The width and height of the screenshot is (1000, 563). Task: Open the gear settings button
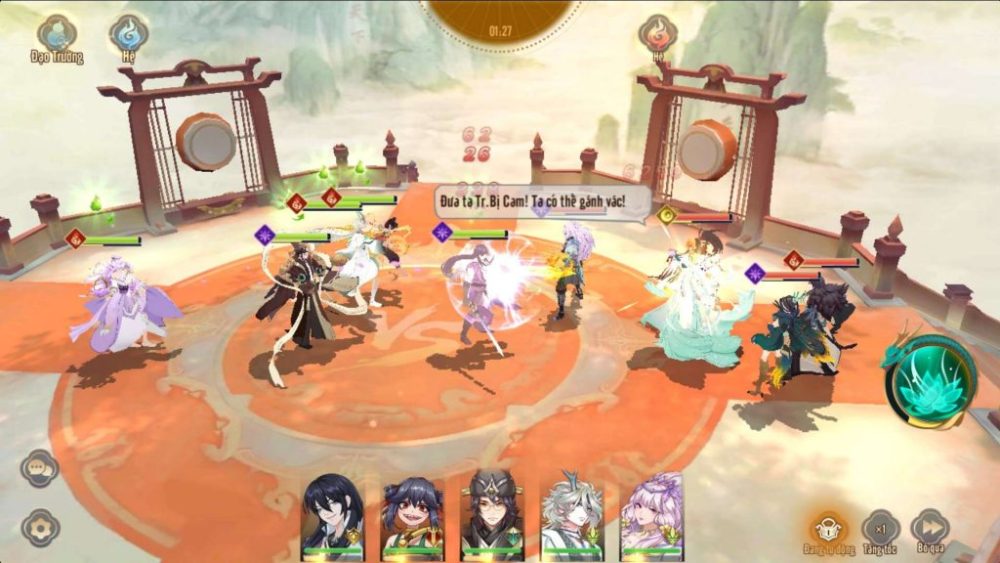point(40,527)
